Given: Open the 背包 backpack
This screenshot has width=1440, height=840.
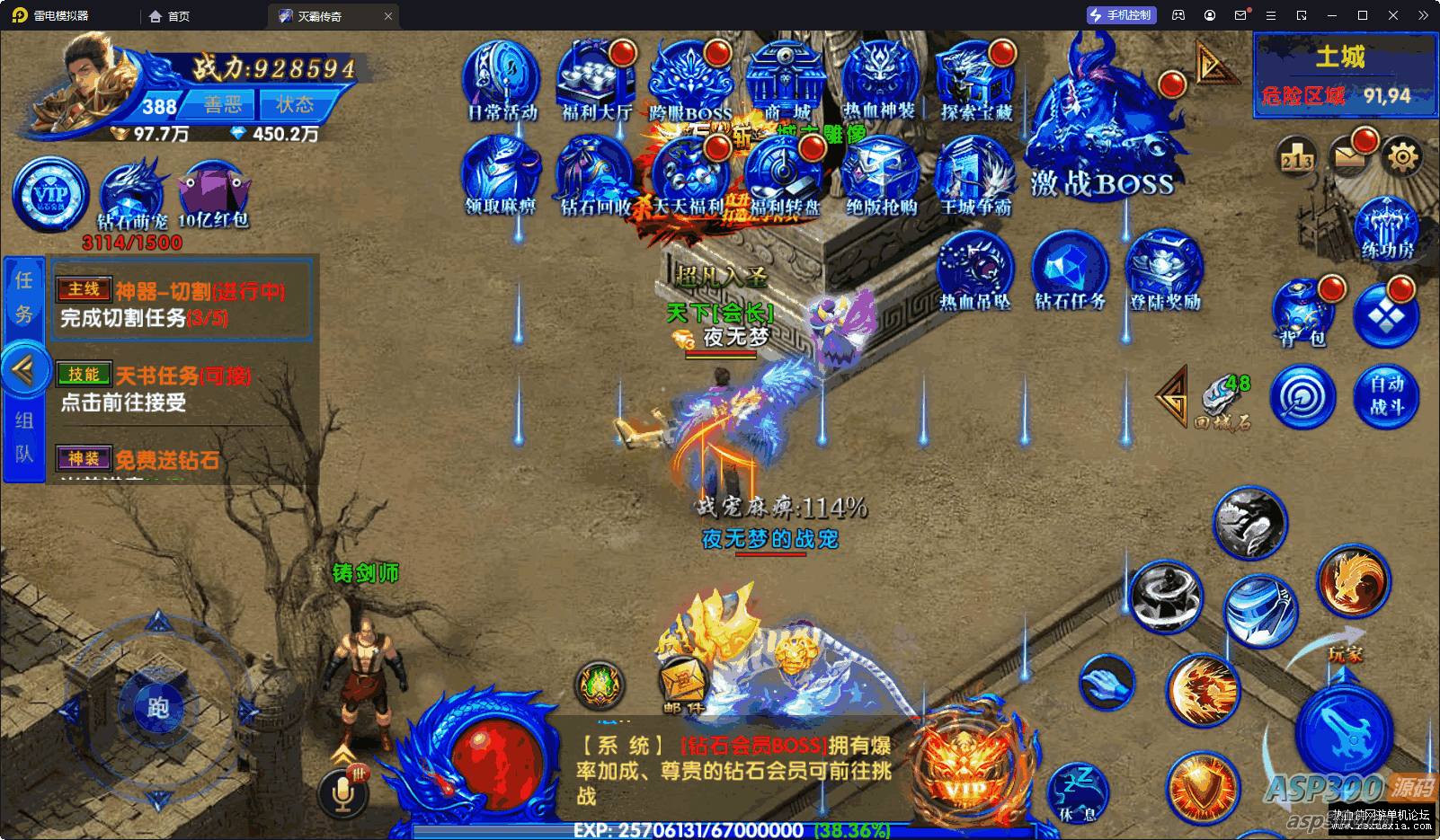Looking at the screenshot, I should point(1302,312).
